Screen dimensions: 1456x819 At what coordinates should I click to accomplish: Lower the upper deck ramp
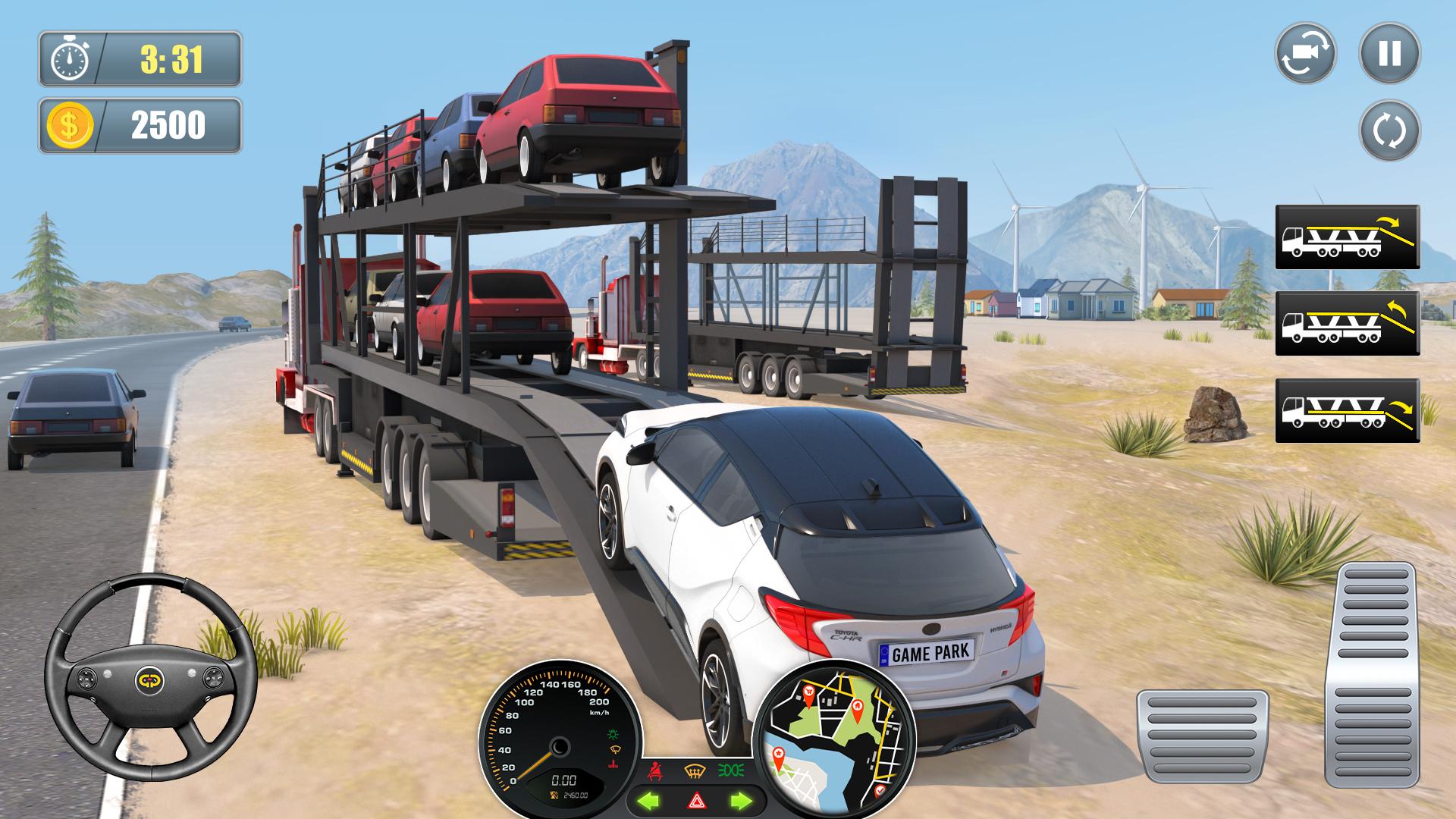point(1347,237)
